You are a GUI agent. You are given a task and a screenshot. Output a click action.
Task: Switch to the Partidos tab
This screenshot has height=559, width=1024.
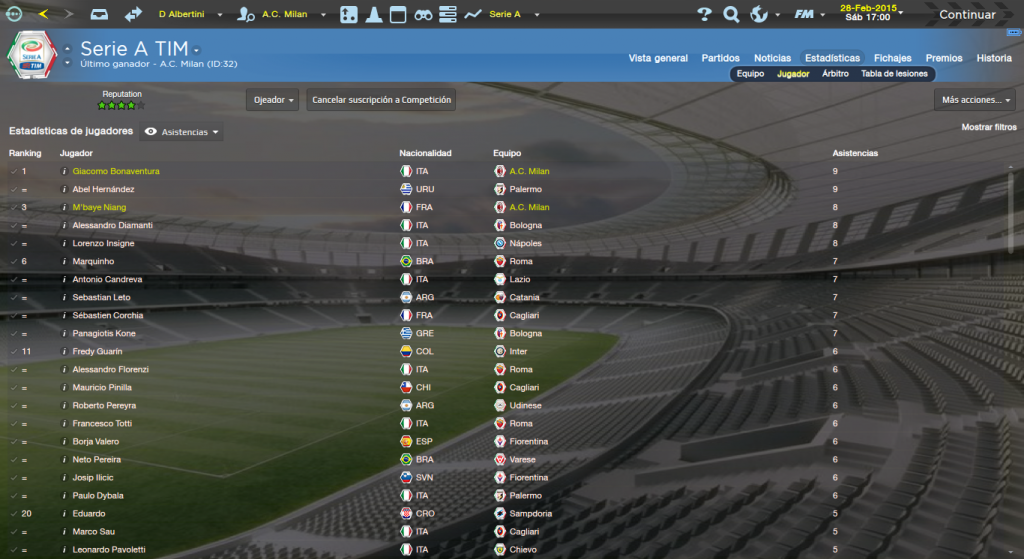tap(721, 58)
